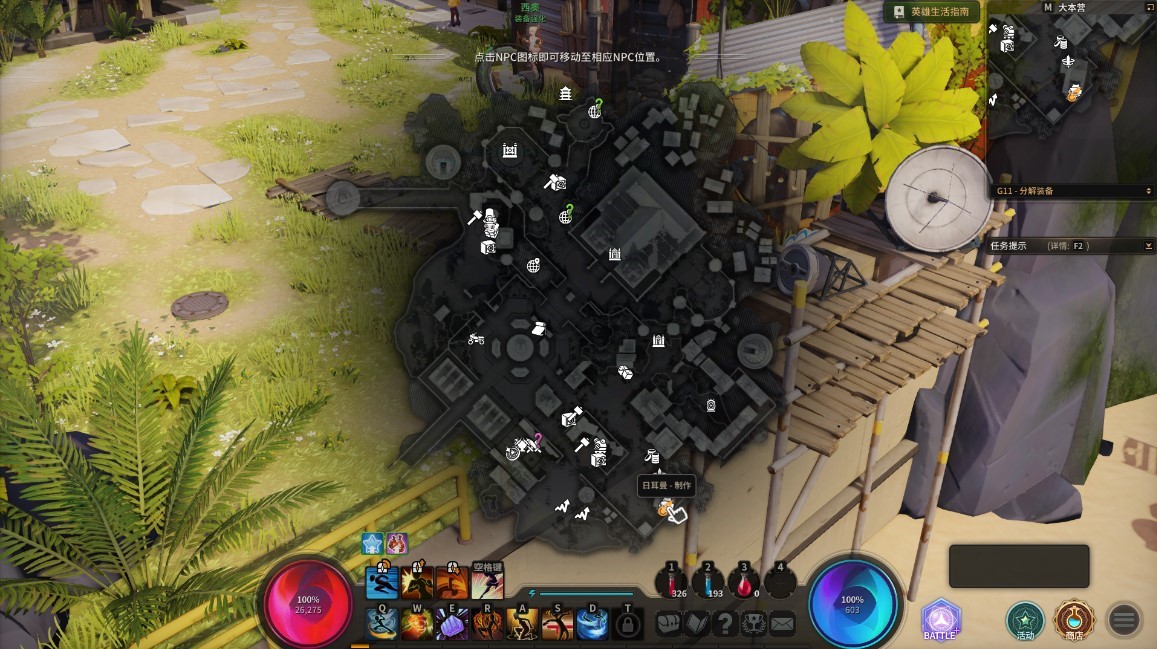Viewport: 1157px width, 649px height.
Task: Activate the purple fist skill on E
Action: 452,624
